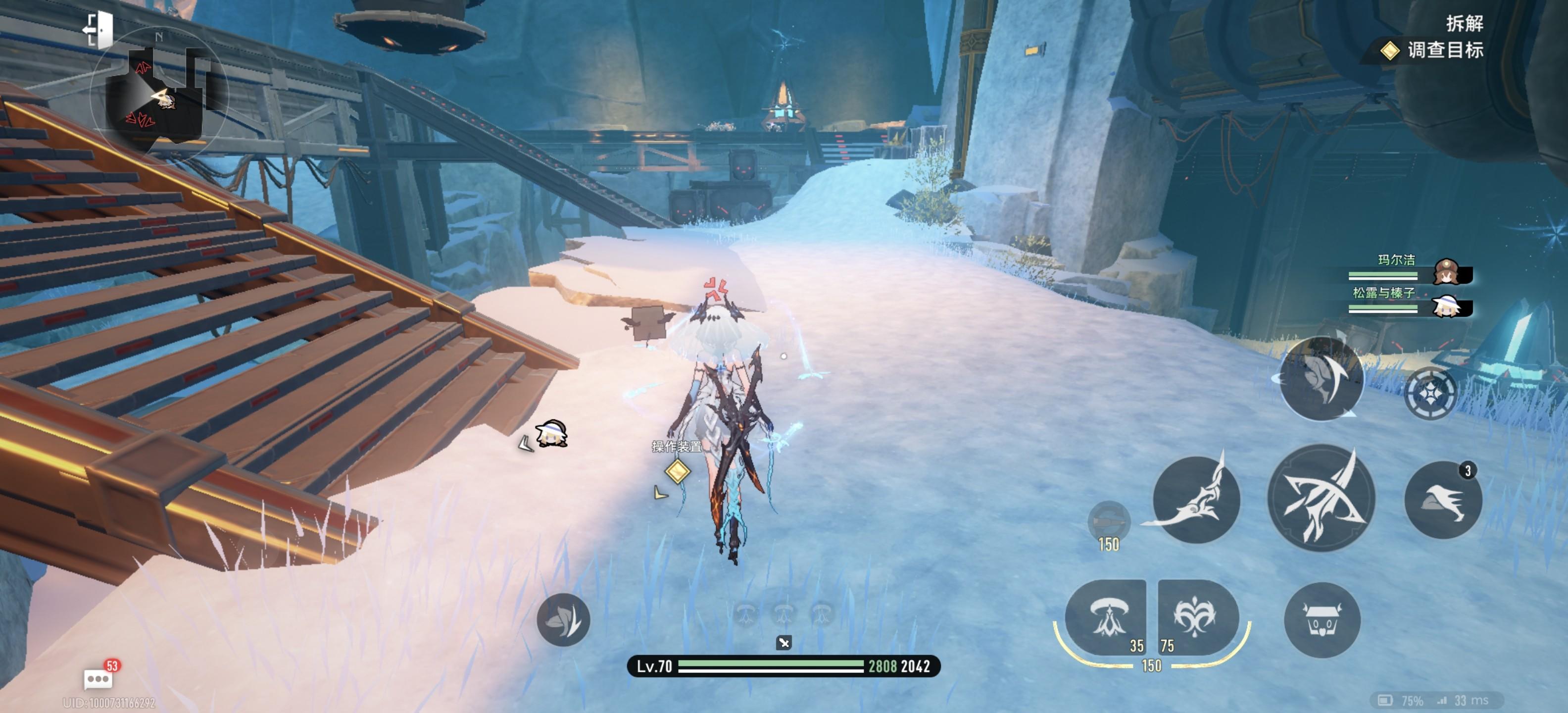Tap the circular target lock icon
Image resolution: width=1568 pixels, height=713 pixels.
pos(1430,393)
